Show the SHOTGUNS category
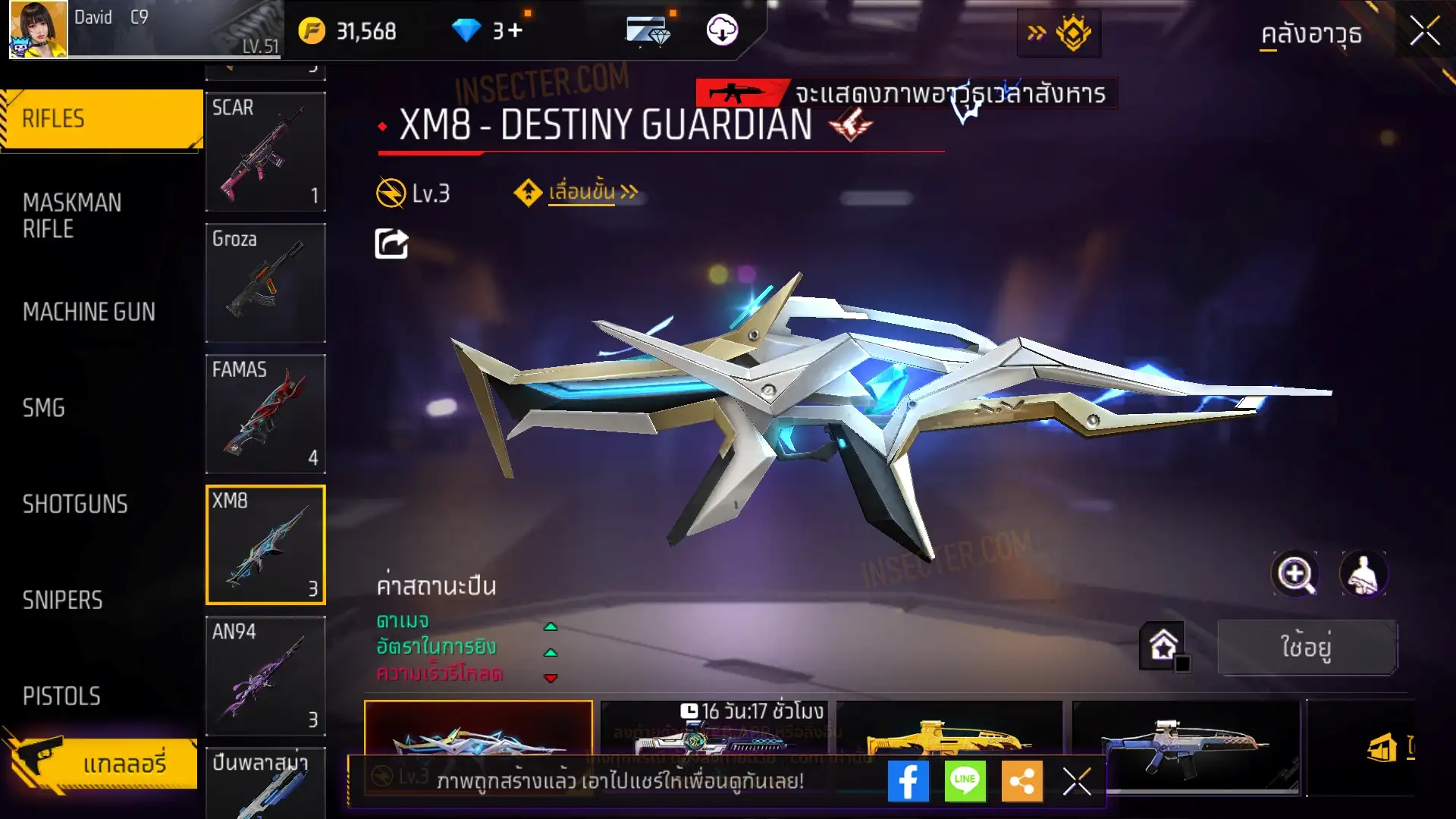 tap(75, 504)
